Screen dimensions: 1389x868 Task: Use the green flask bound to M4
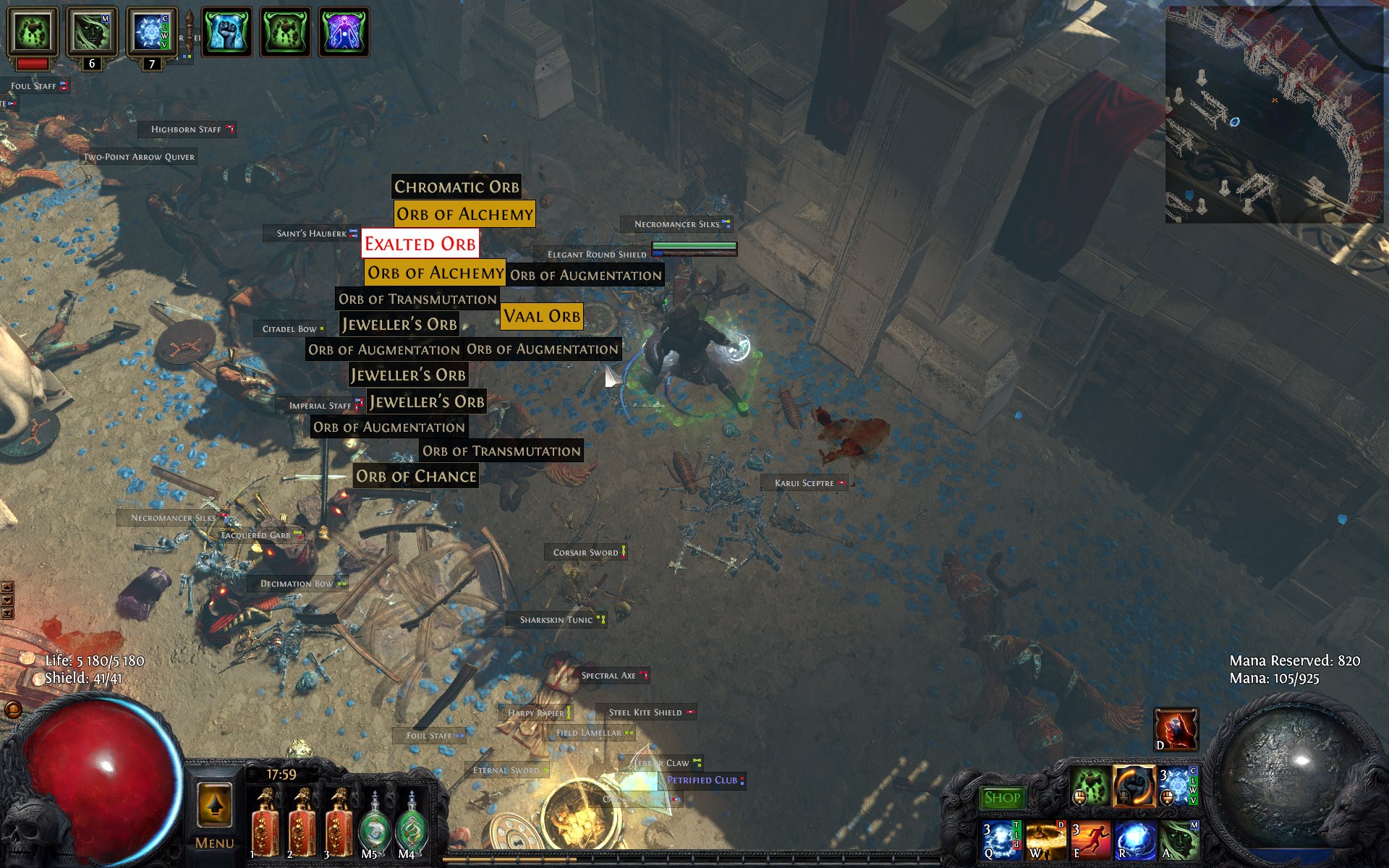pyautogui.click(x=411, y=826)
